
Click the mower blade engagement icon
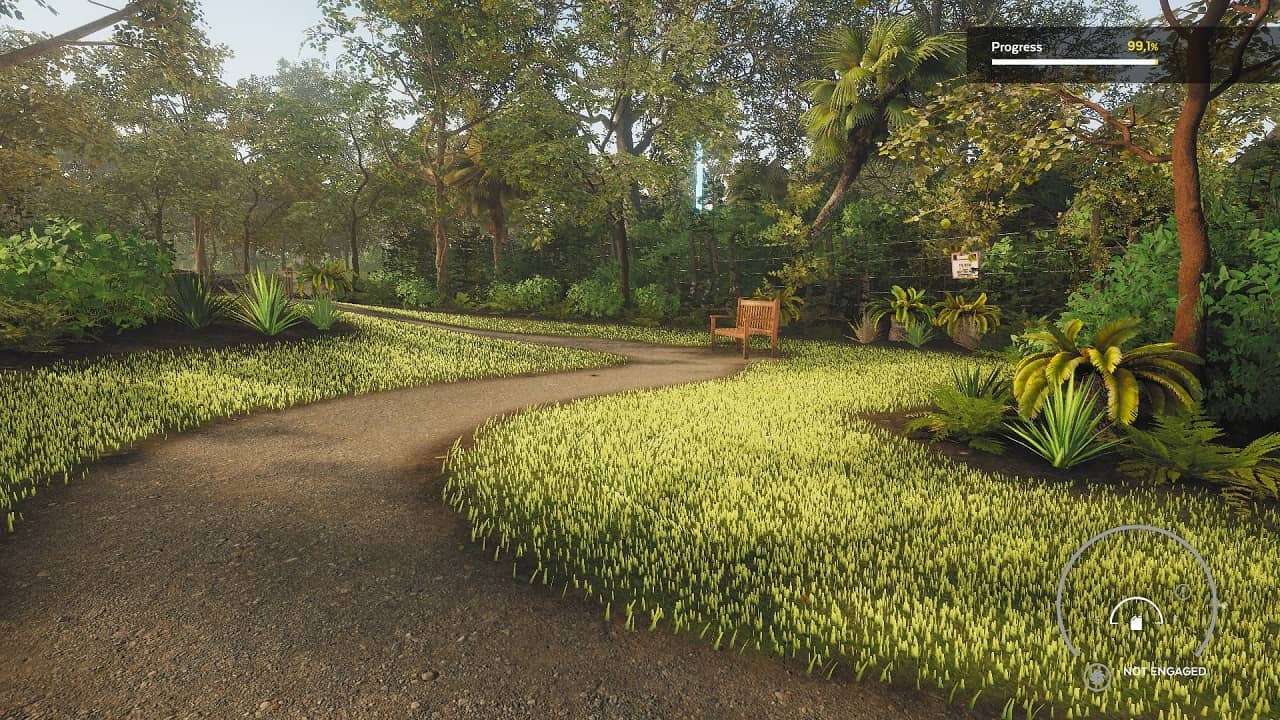(x=1097, y=676)
